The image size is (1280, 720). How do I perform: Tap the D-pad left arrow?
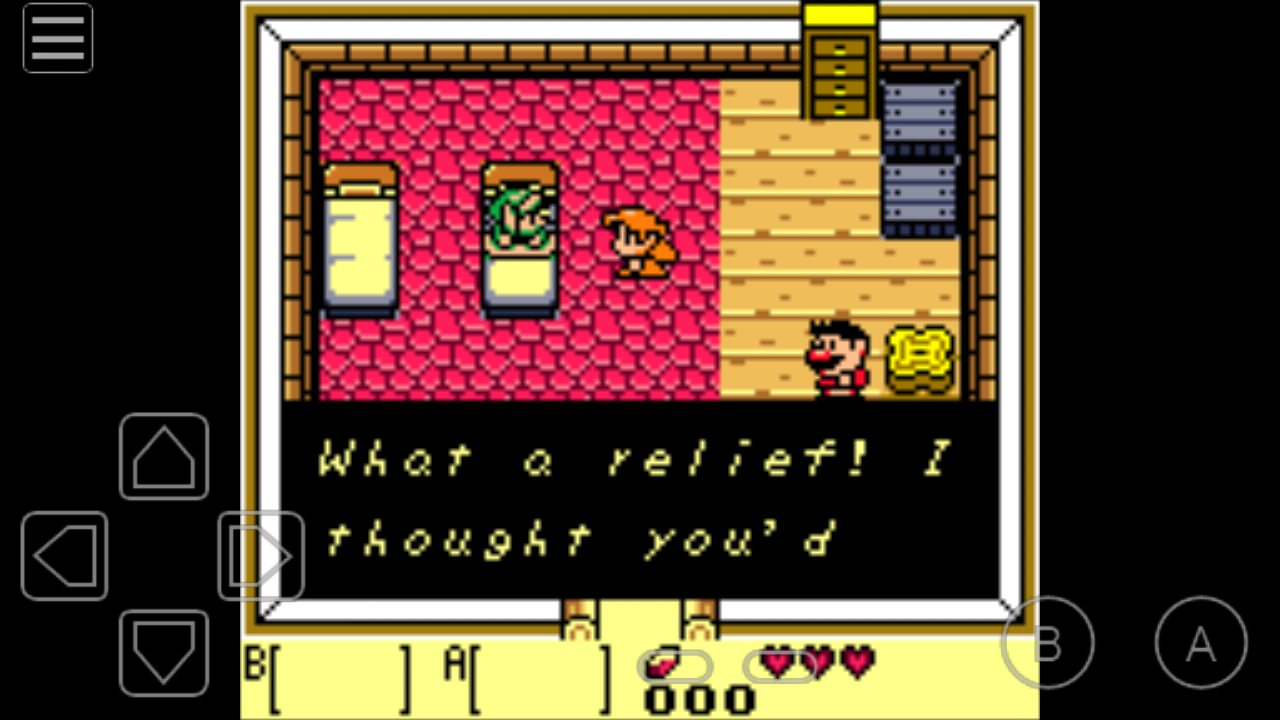click(63, 555)
